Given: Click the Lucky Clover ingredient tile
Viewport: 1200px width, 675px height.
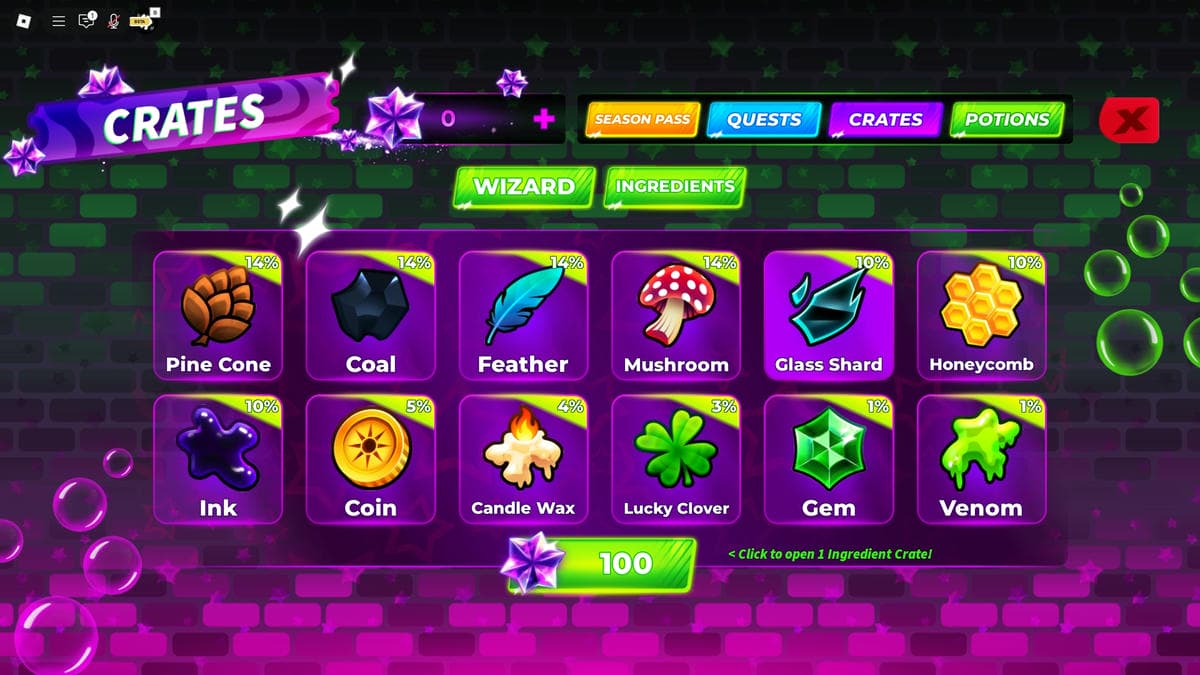Looking at the screenshot, I should (676, 459).
